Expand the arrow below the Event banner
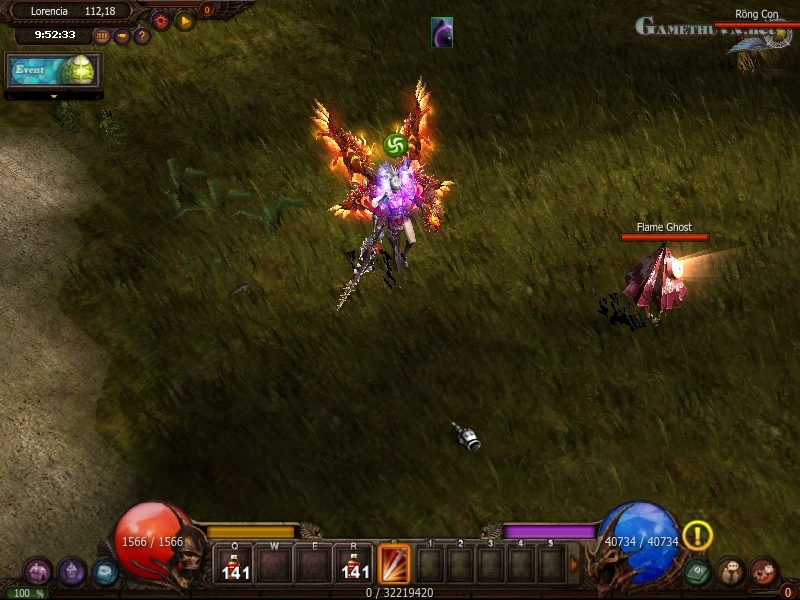This screenshot has height=600, width=800. [53, 96]
